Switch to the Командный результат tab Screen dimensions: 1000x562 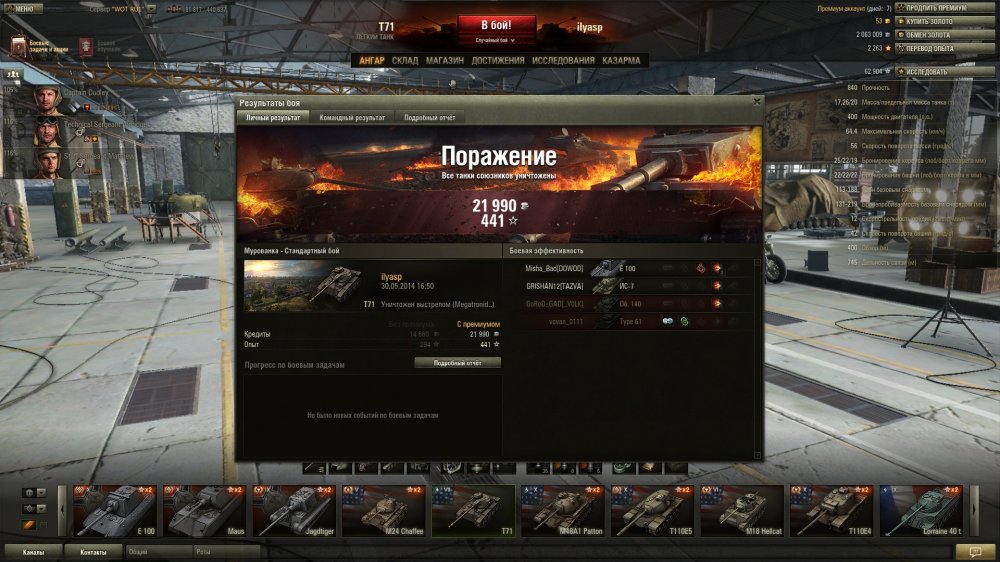(352, 117)
